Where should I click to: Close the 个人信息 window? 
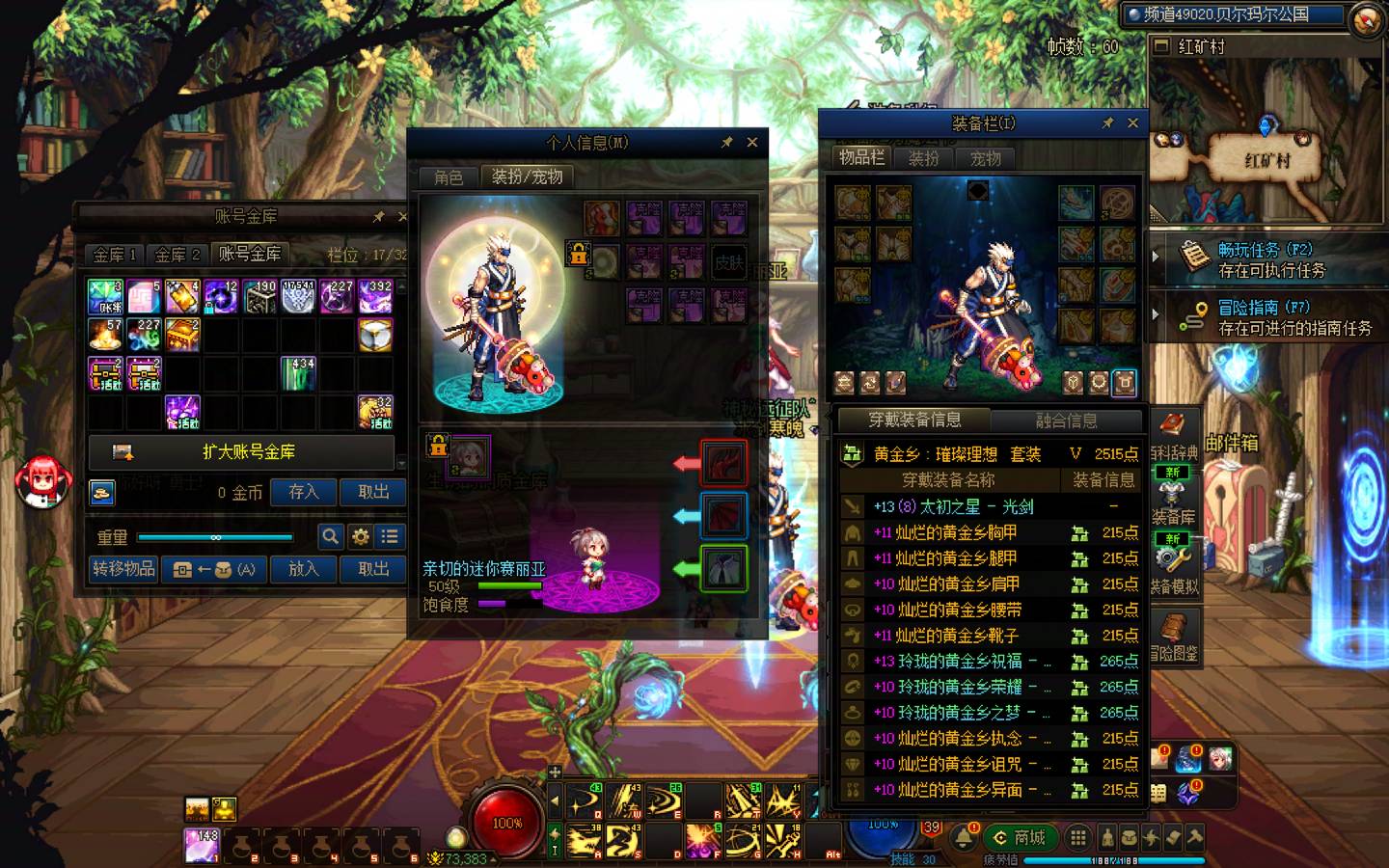coord(752,142)
